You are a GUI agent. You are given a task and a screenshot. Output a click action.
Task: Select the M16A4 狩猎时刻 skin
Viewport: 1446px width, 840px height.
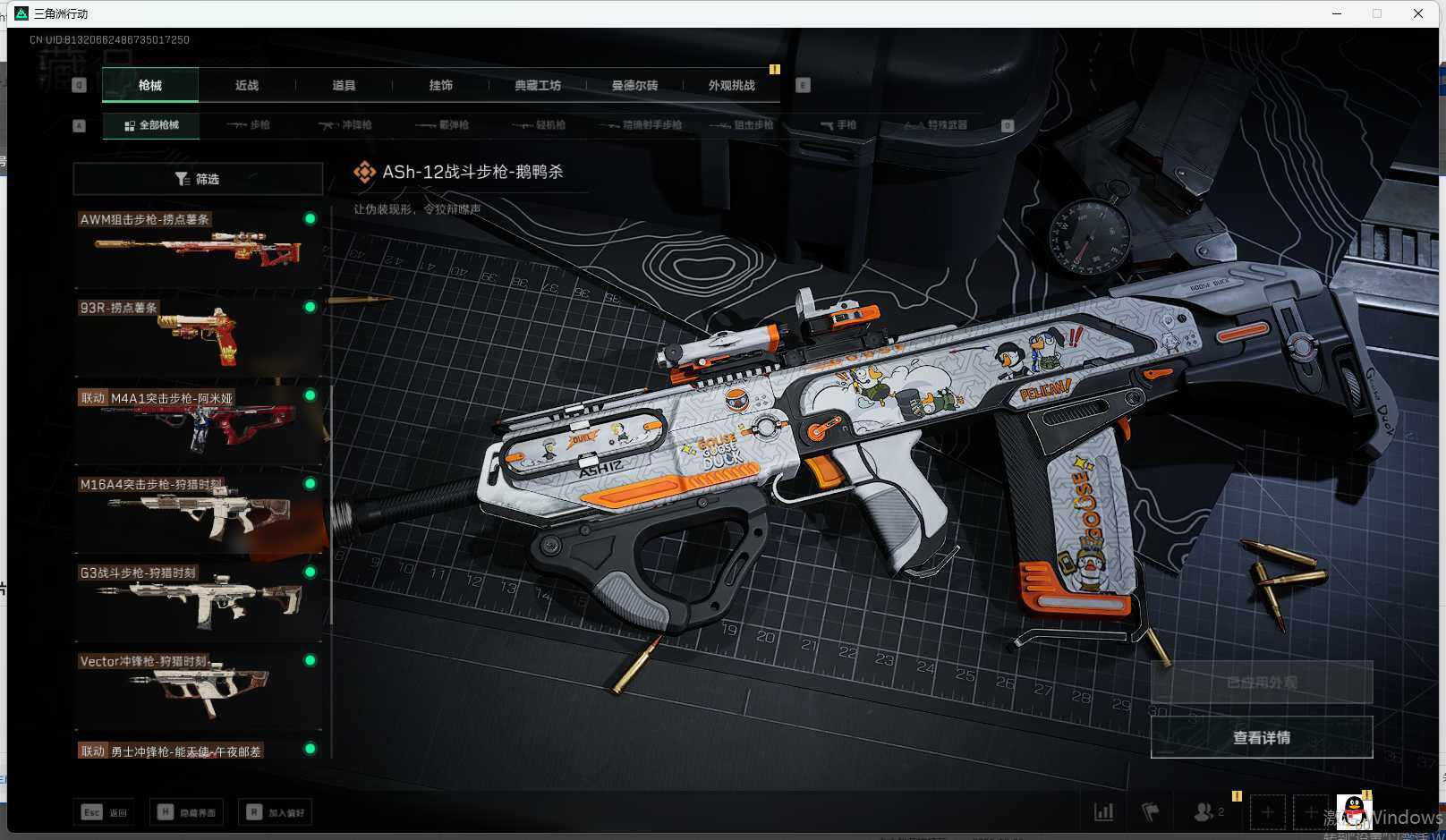click(198, 512)
